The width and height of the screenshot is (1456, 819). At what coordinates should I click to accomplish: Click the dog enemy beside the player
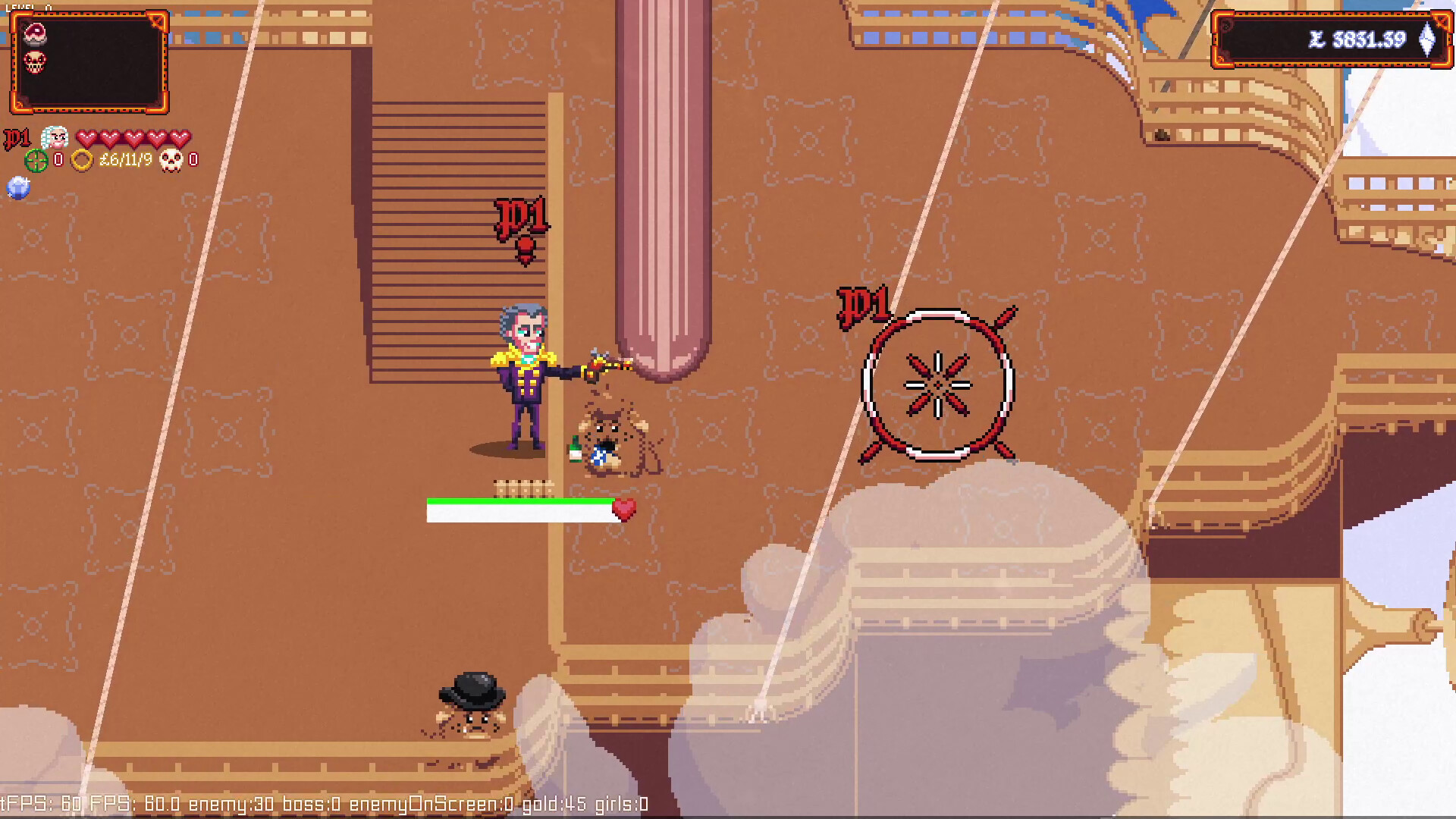[614, 436]
